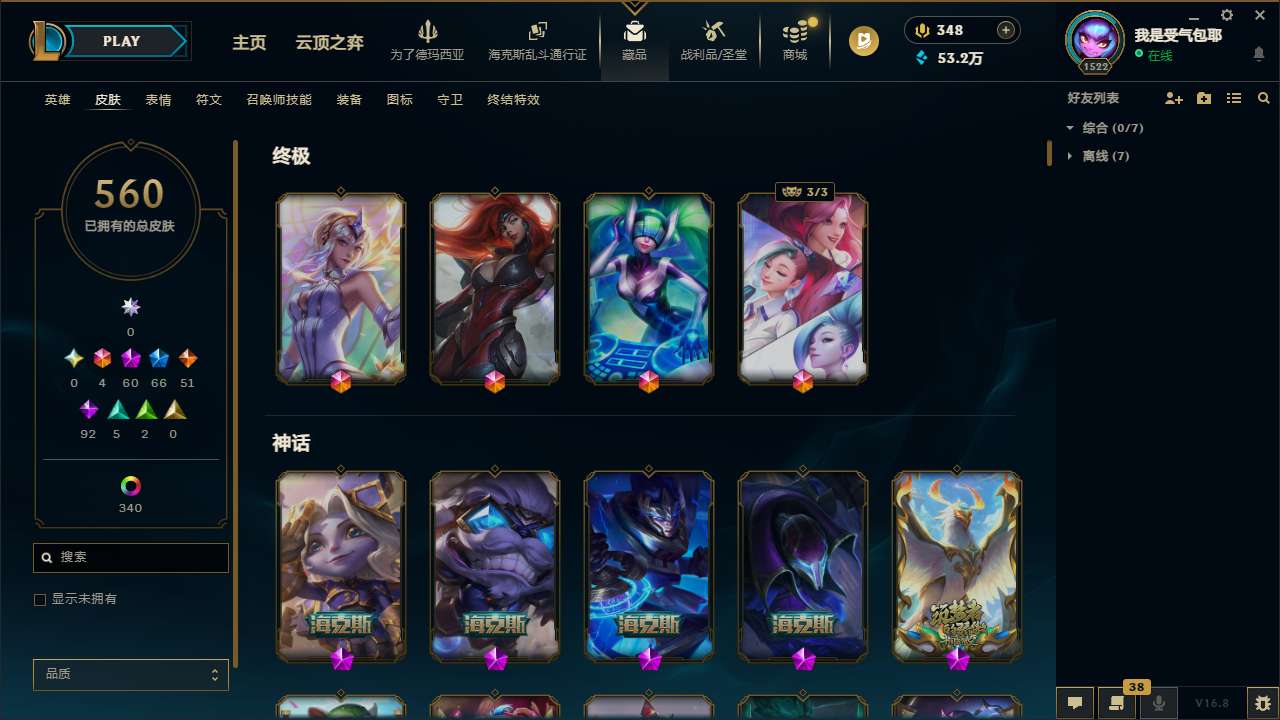Image resolution: width=1280 pixels, height=720 pixels.
Task: Enable the 显示未拥有 checkbox
Action: pos(40,599)
